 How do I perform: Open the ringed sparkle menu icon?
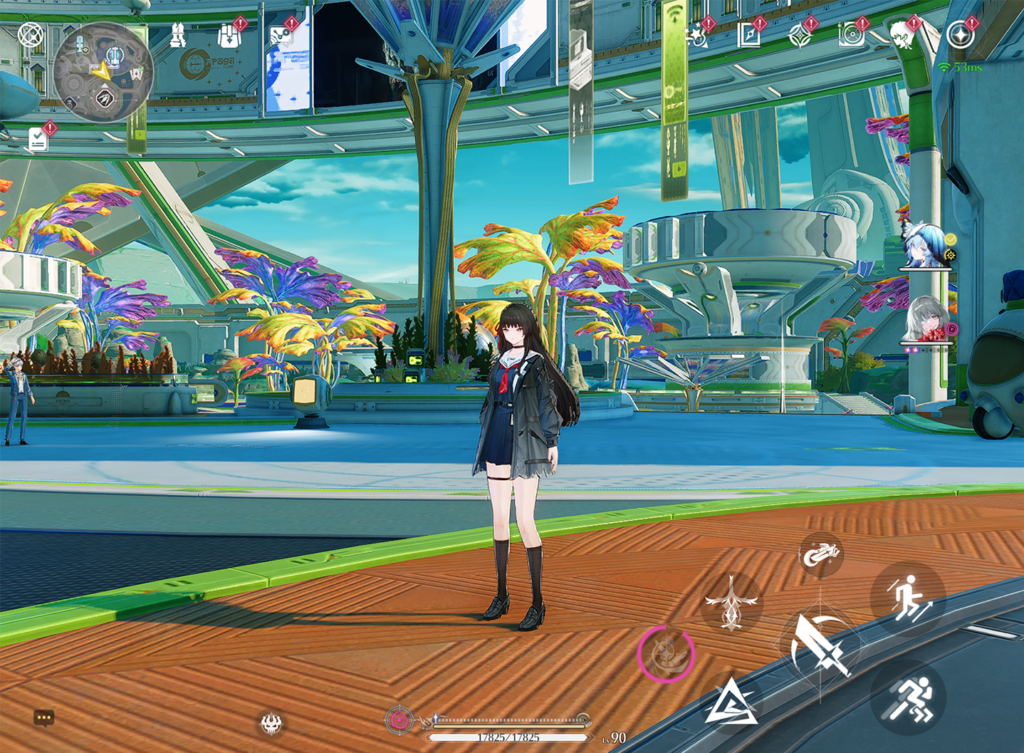click(960, 36)
